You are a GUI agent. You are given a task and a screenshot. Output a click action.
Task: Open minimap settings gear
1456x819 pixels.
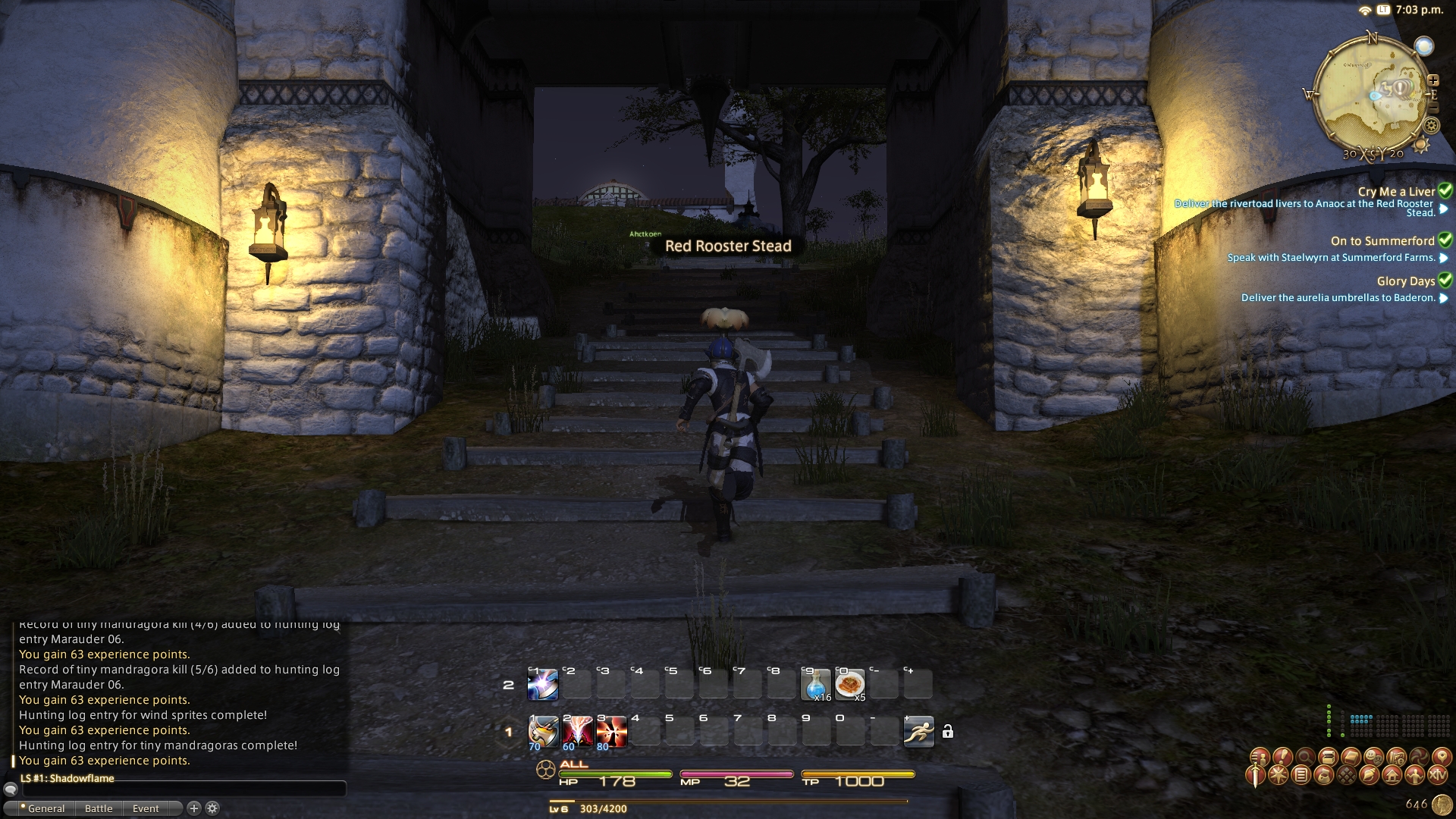[x=1432, y=126]
